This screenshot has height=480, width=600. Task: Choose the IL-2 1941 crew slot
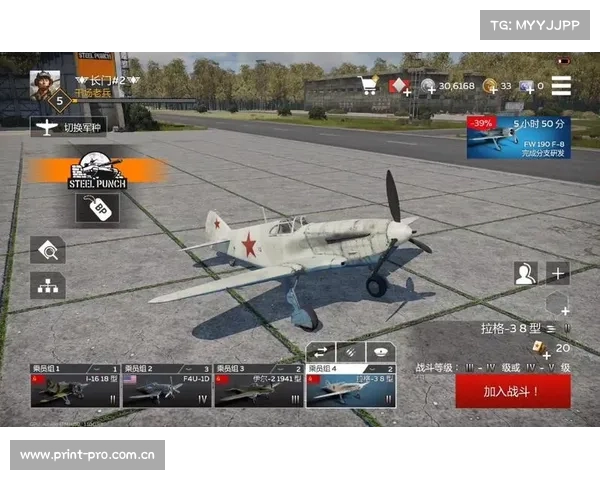point(259,386)
